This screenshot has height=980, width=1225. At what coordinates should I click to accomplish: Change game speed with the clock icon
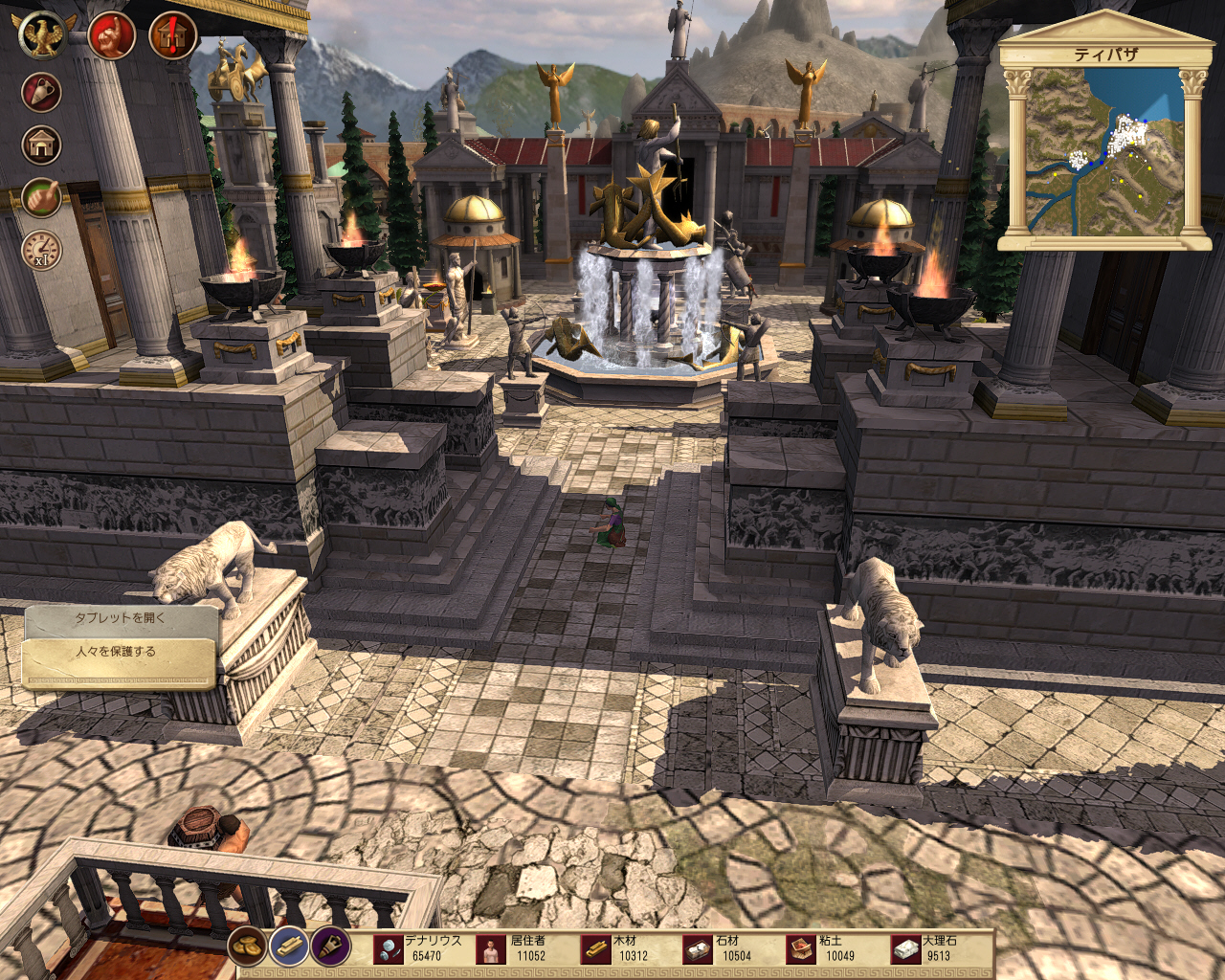click(41, 251)
